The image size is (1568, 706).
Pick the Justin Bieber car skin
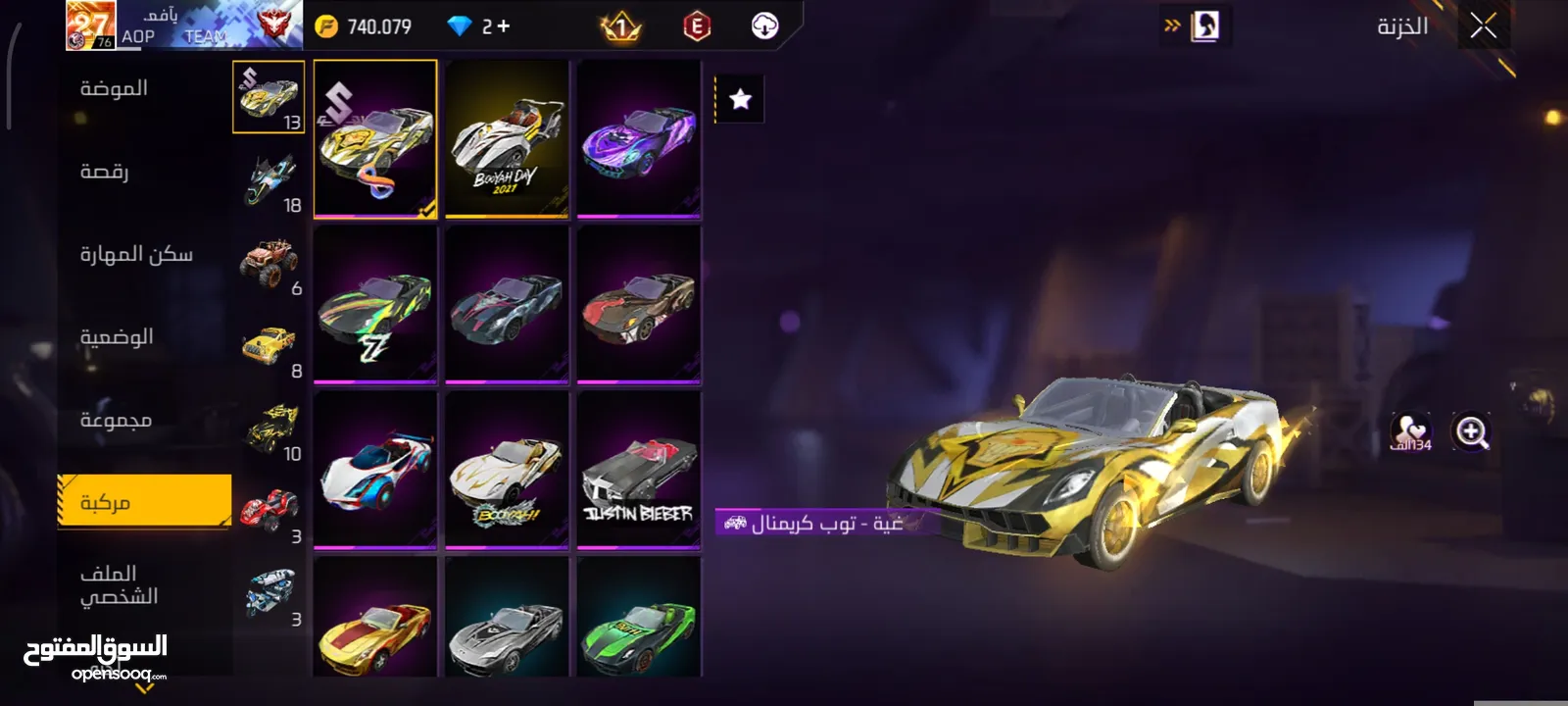point(639,470)
